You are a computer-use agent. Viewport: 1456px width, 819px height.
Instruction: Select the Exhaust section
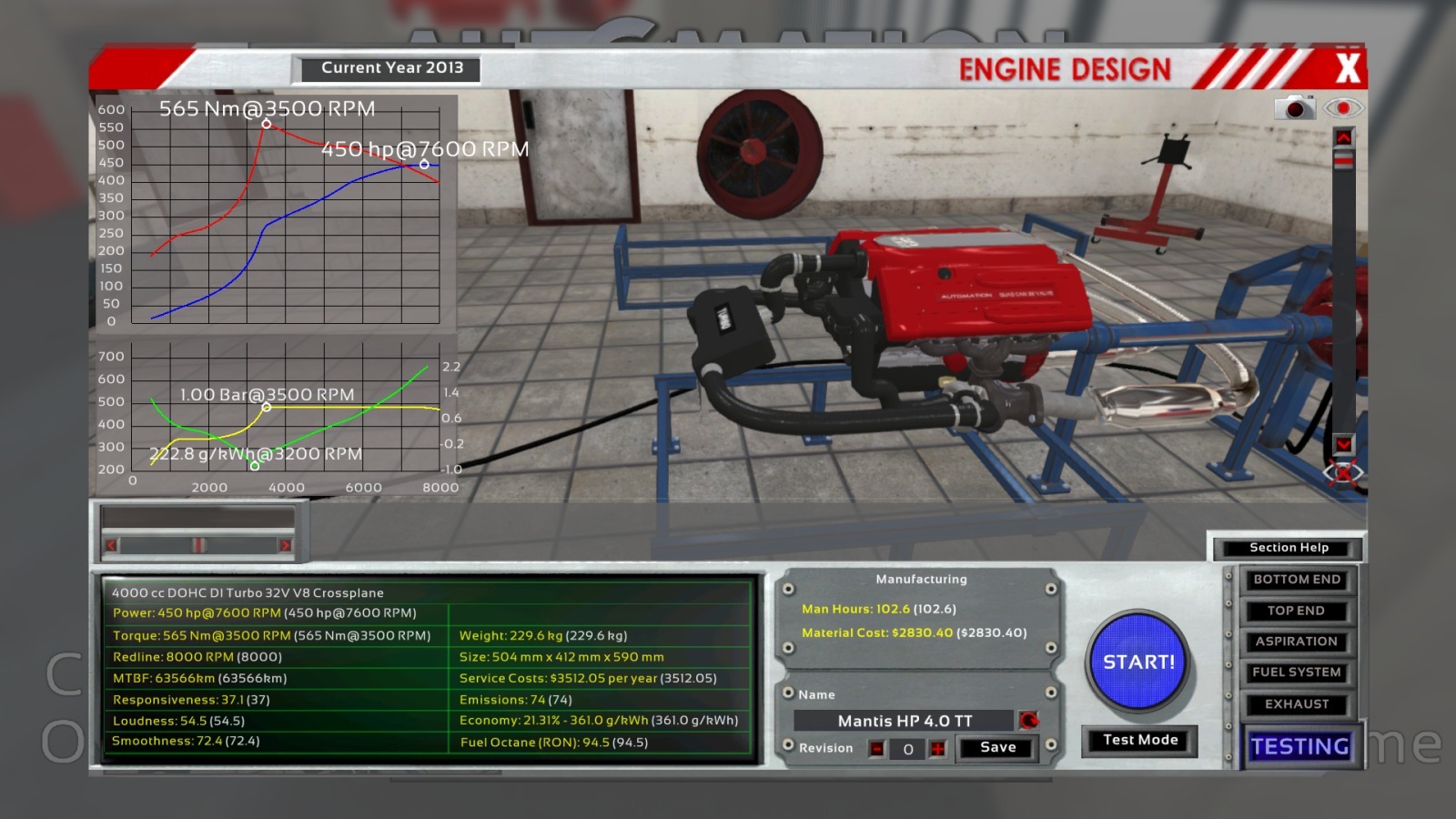point(1297,704)
